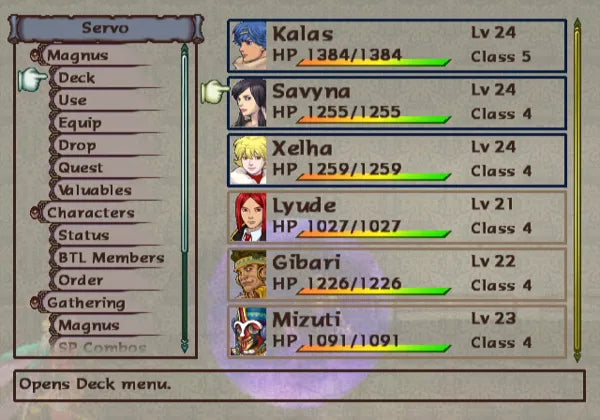
Task: Open the Valuables list
Action: coord(94,190)
